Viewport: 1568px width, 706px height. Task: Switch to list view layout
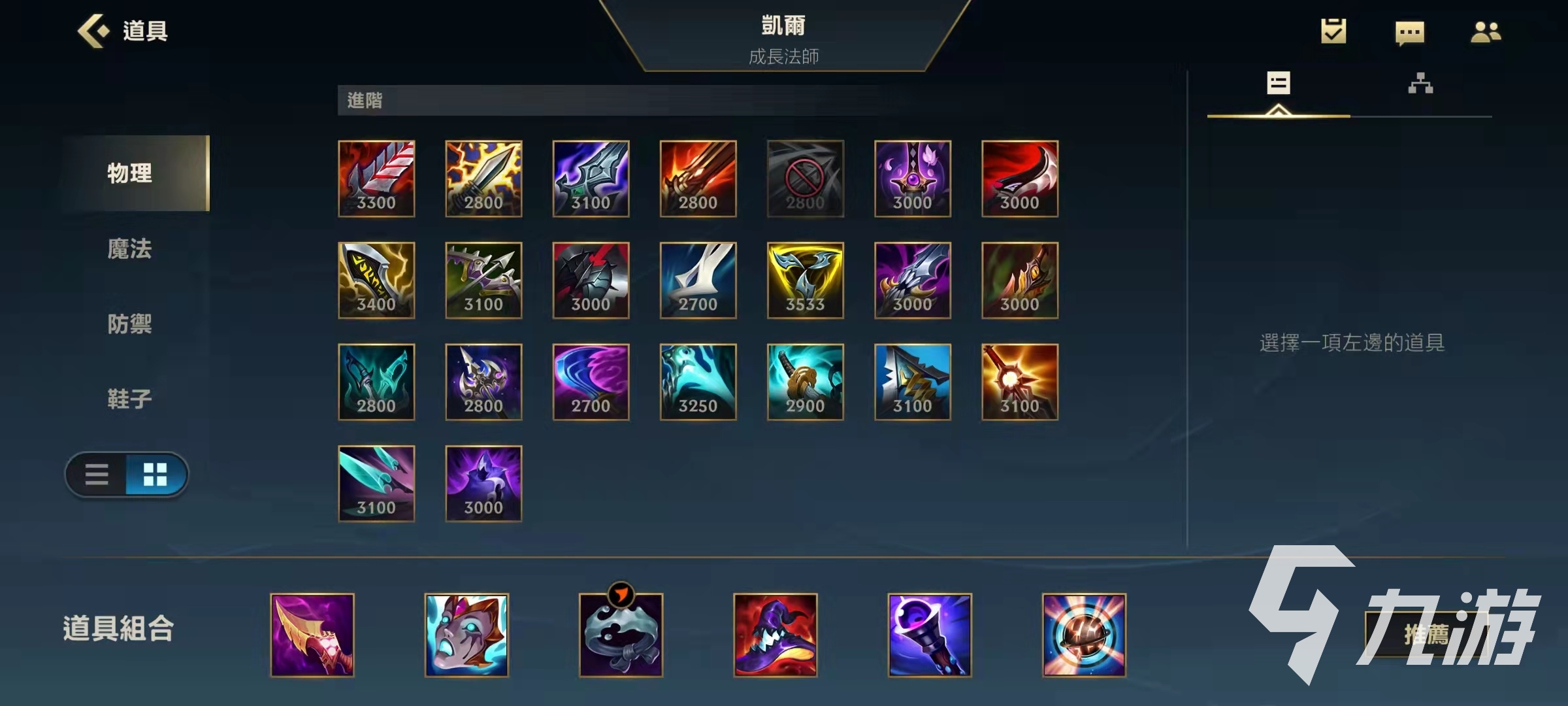(x=97, y=475)
